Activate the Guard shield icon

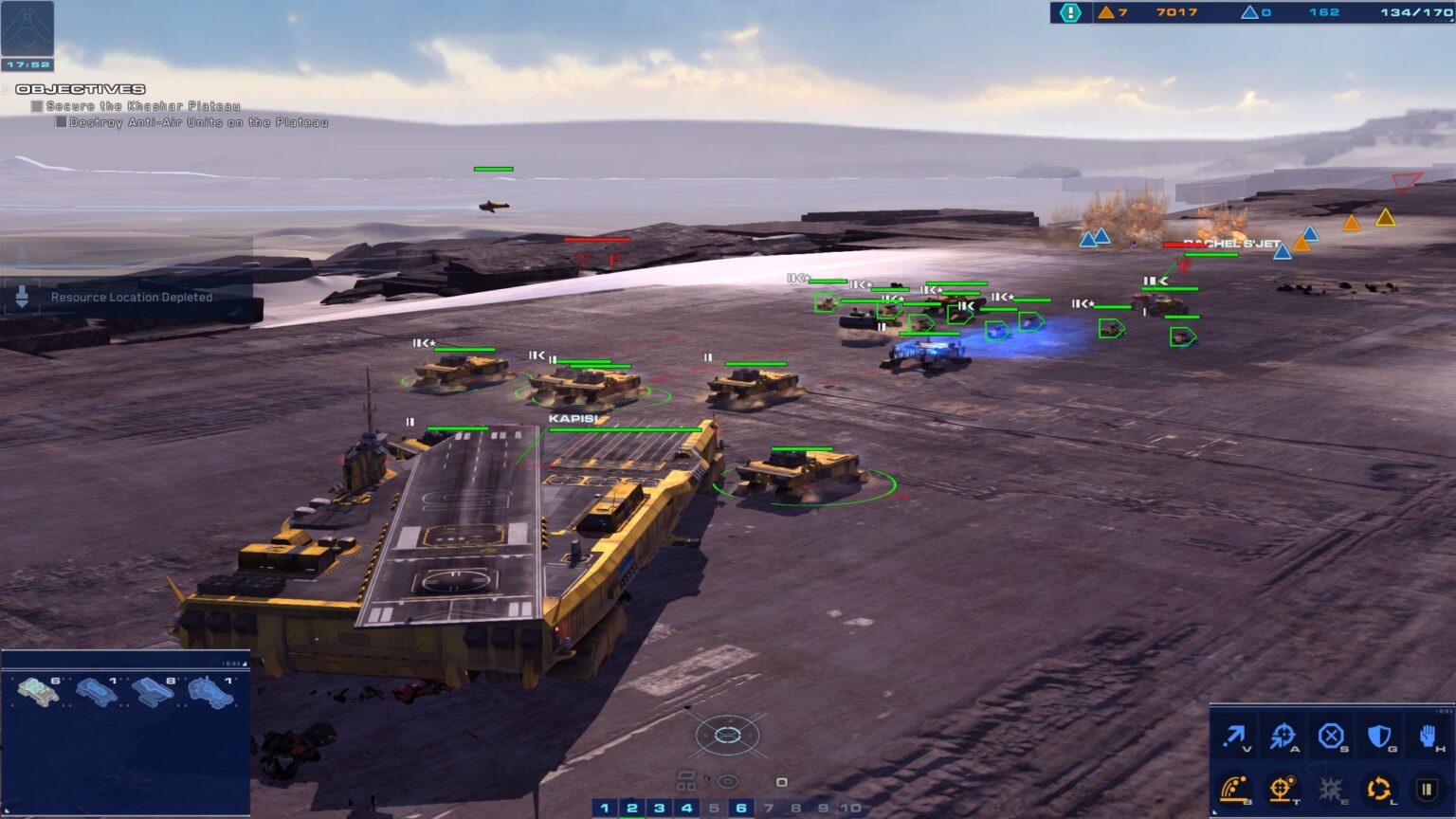tap(1380, 736)
